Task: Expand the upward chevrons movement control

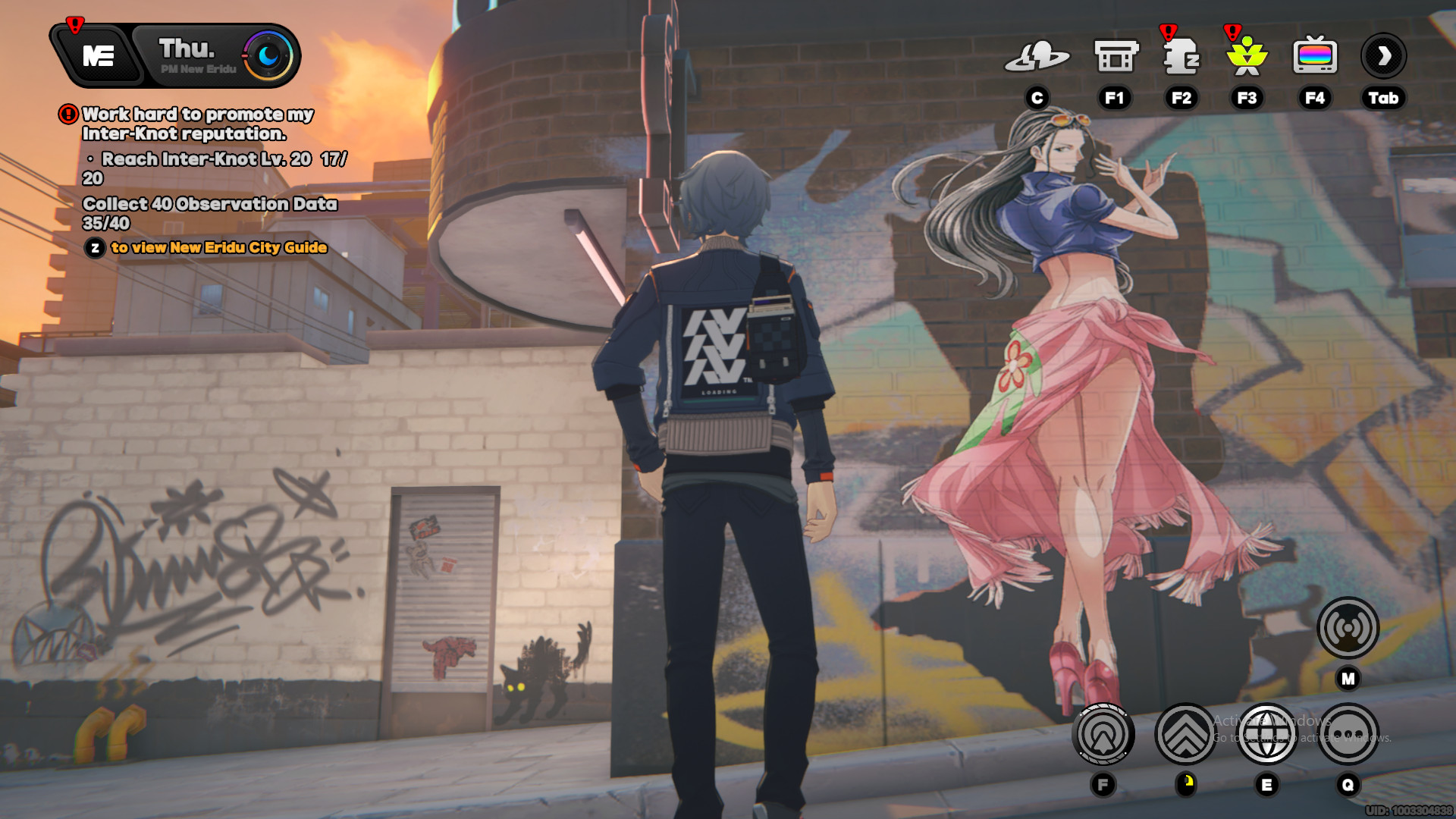Action: click(1186, 733)
